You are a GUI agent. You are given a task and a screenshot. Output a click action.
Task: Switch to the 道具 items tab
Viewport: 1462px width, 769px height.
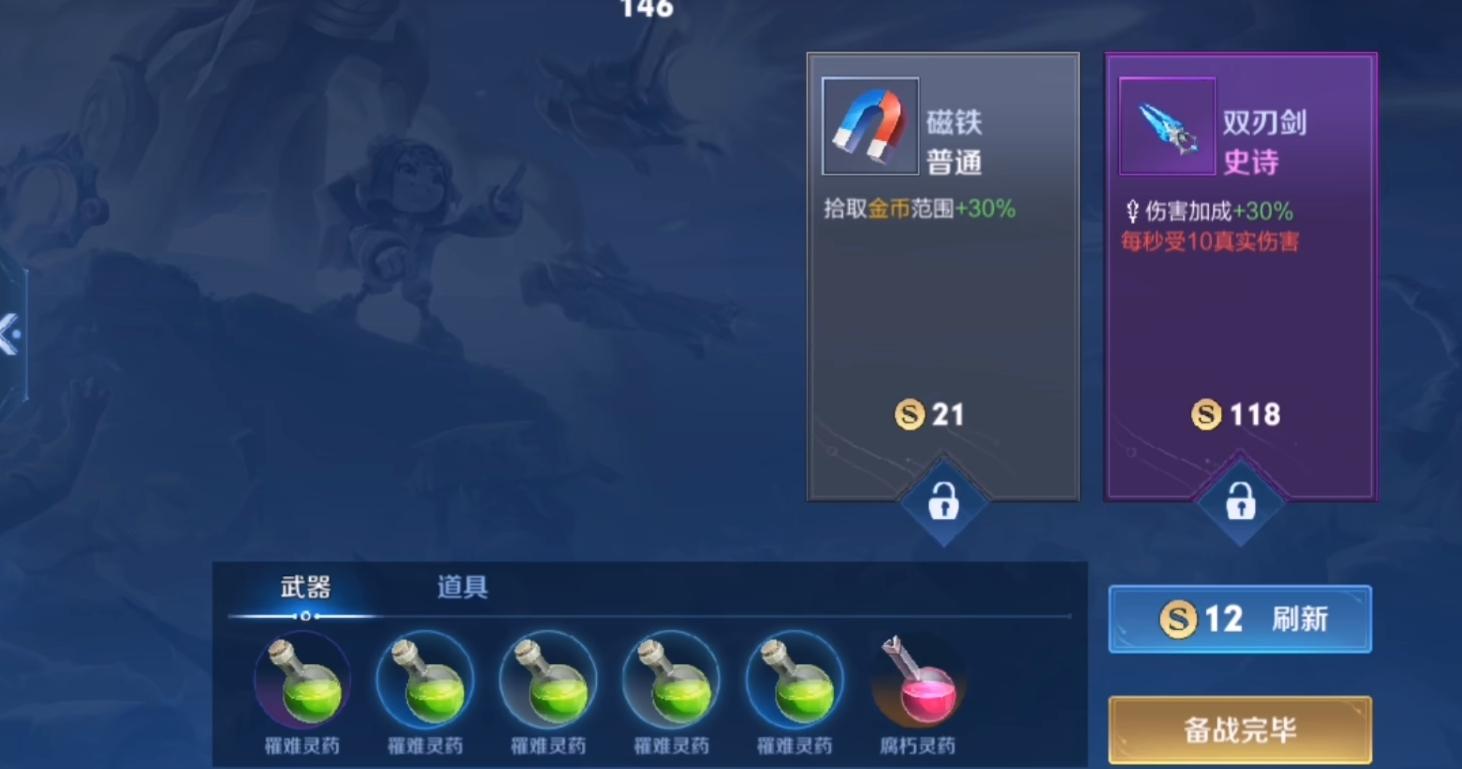(462, 588)
